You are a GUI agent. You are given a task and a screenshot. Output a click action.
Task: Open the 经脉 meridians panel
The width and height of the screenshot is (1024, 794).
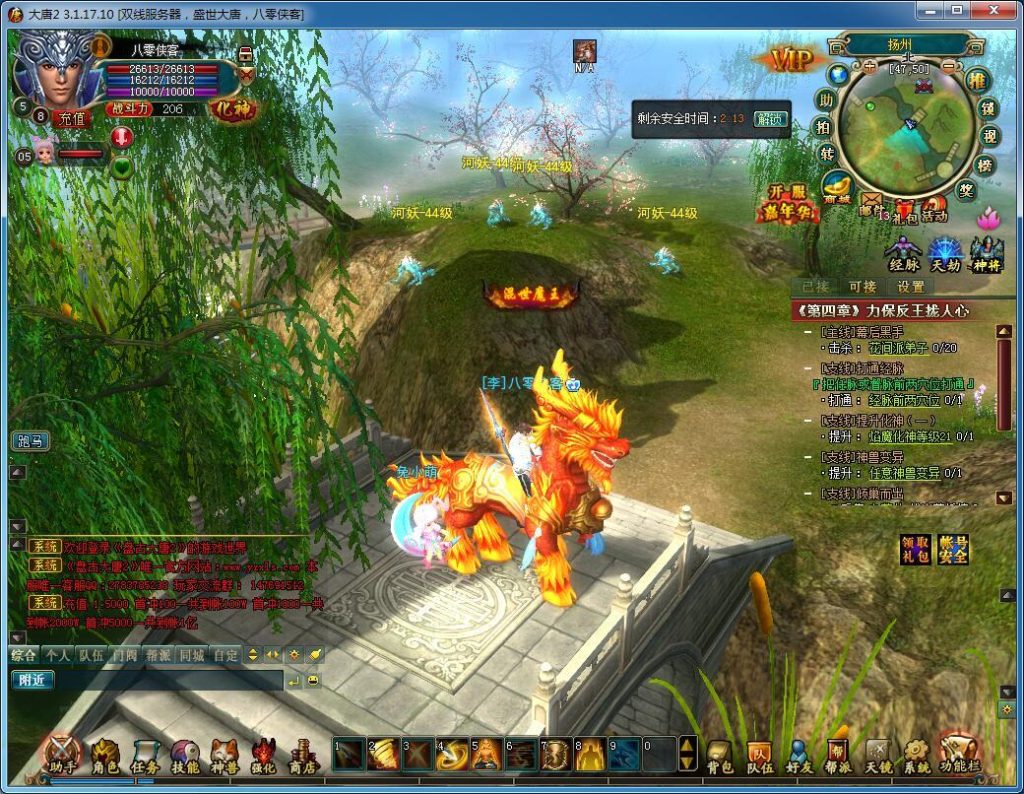[x=903, y=255]
